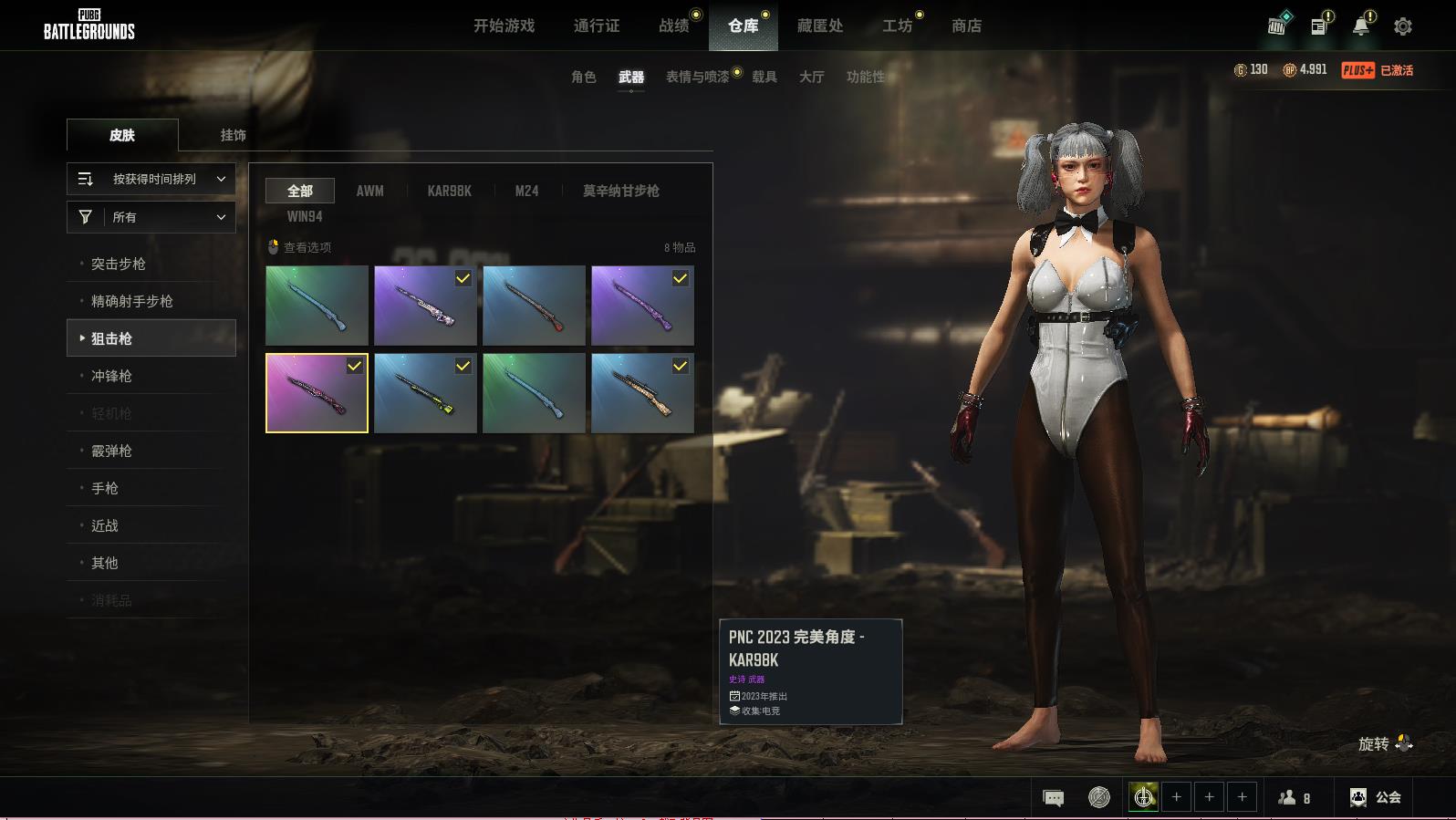Choose the 手枪 category
This screenshot has width=1456, height=820.
click(x=105, y=488)
